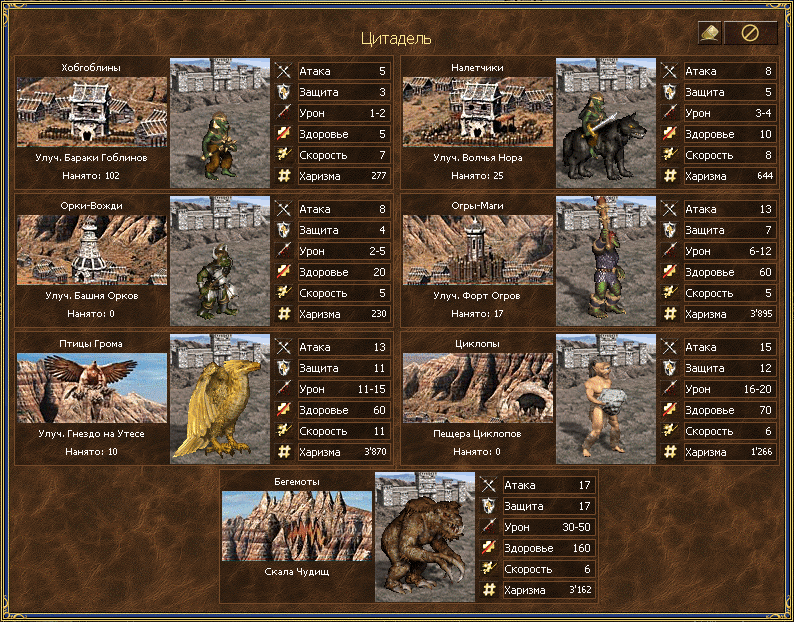This screenshot has height=622, width=794.
Task: Close the Citadel screen with the cancel button
Action: coord(750,33)
